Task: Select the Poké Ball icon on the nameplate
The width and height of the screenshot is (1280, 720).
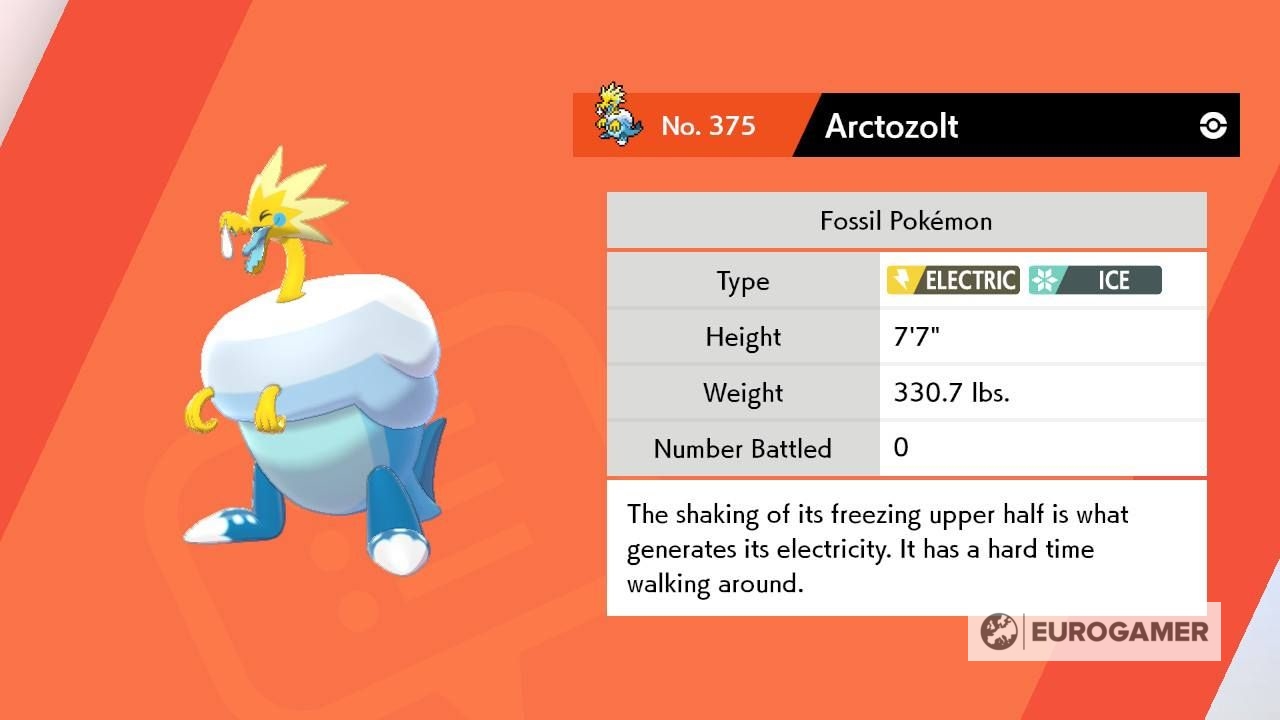Action: [x=1212, y=125]
